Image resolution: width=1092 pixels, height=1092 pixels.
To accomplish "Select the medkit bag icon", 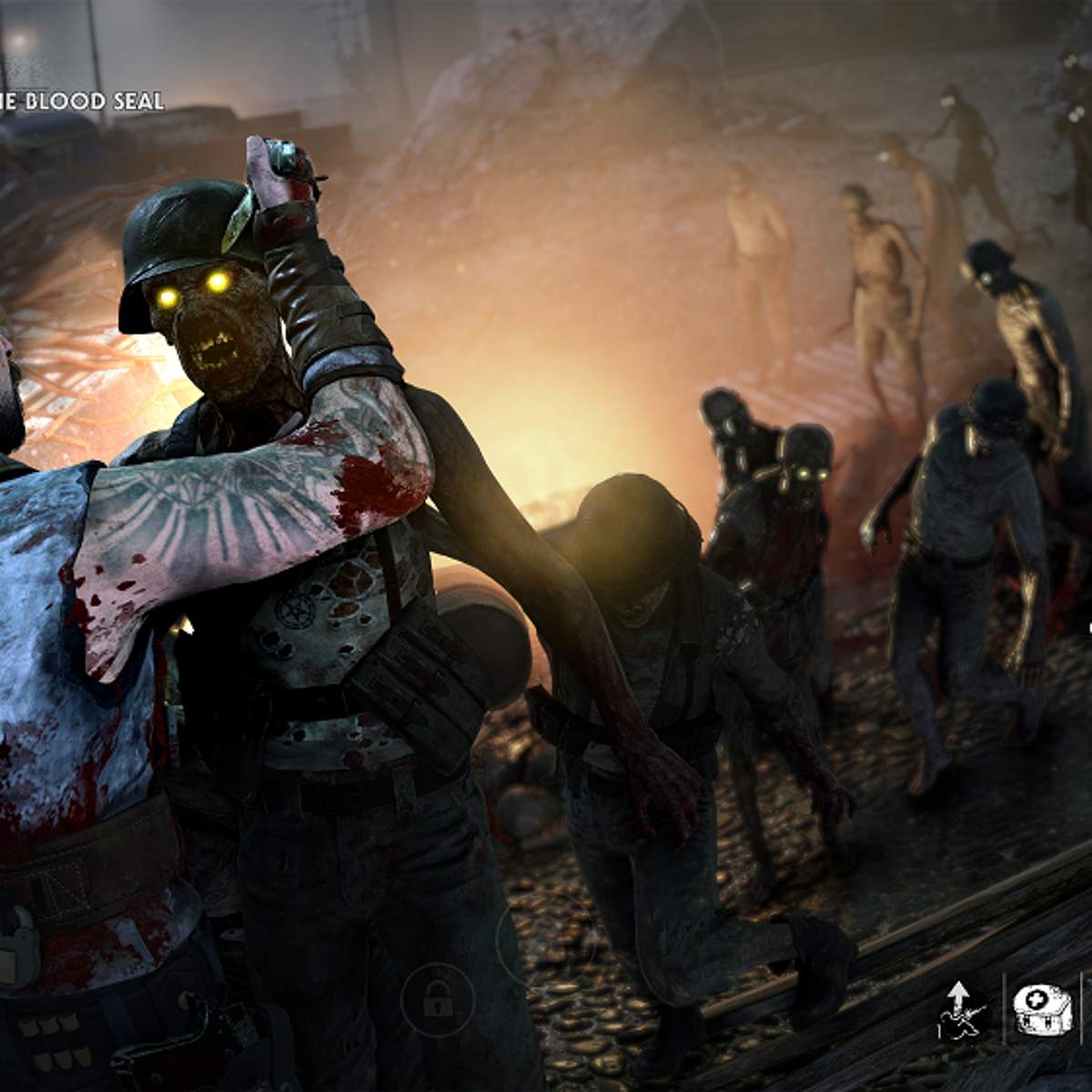I will click(x=1041, y=1009).
